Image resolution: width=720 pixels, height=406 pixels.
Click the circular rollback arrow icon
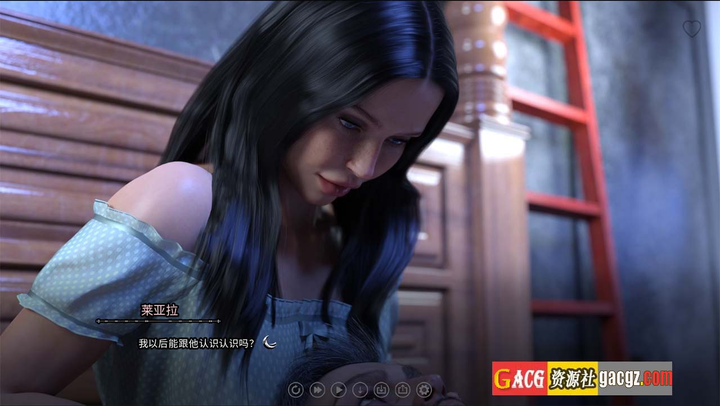coord(296,389)
